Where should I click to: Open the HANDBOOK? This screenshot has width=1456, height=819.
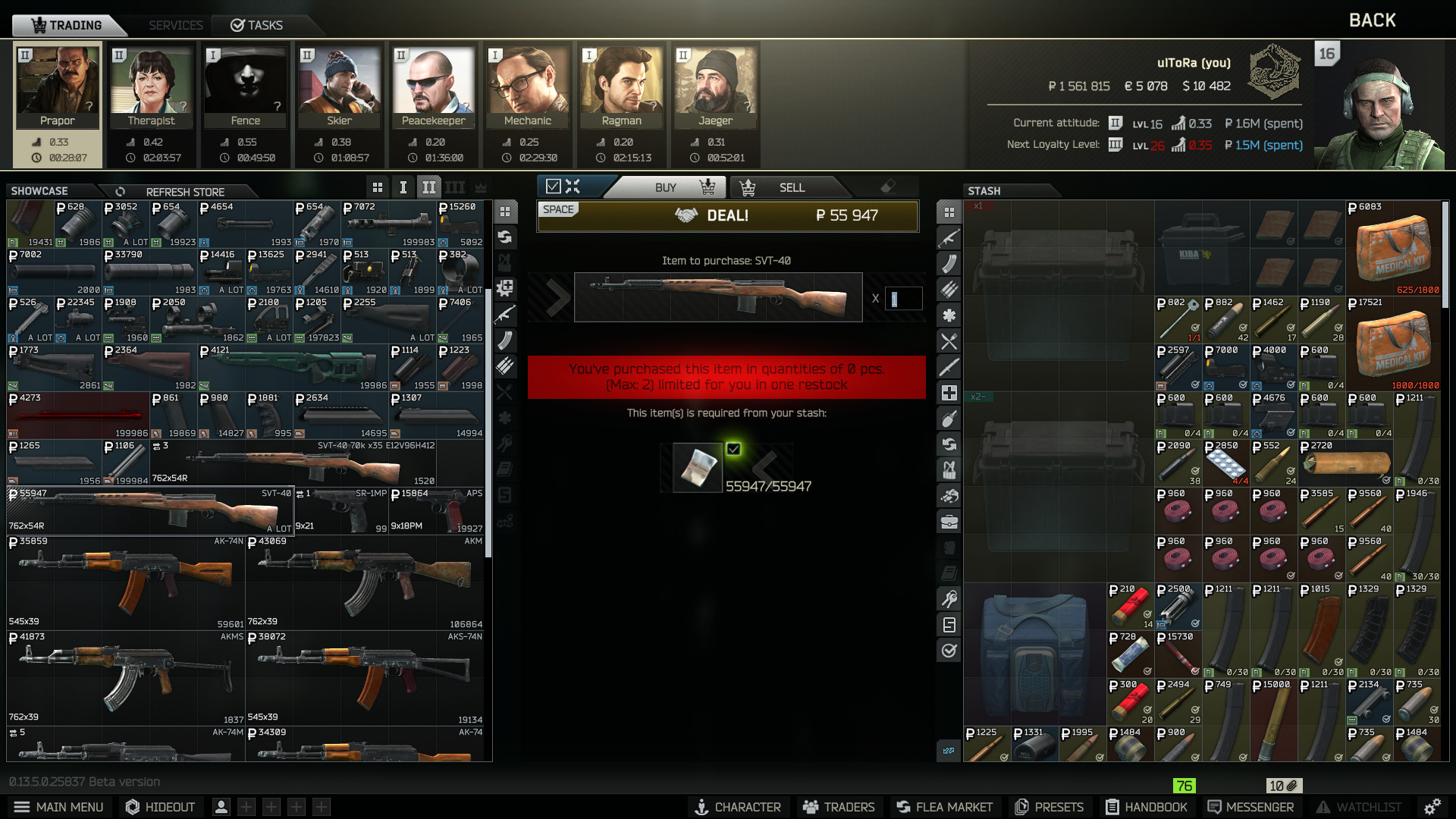(1146, 807)
